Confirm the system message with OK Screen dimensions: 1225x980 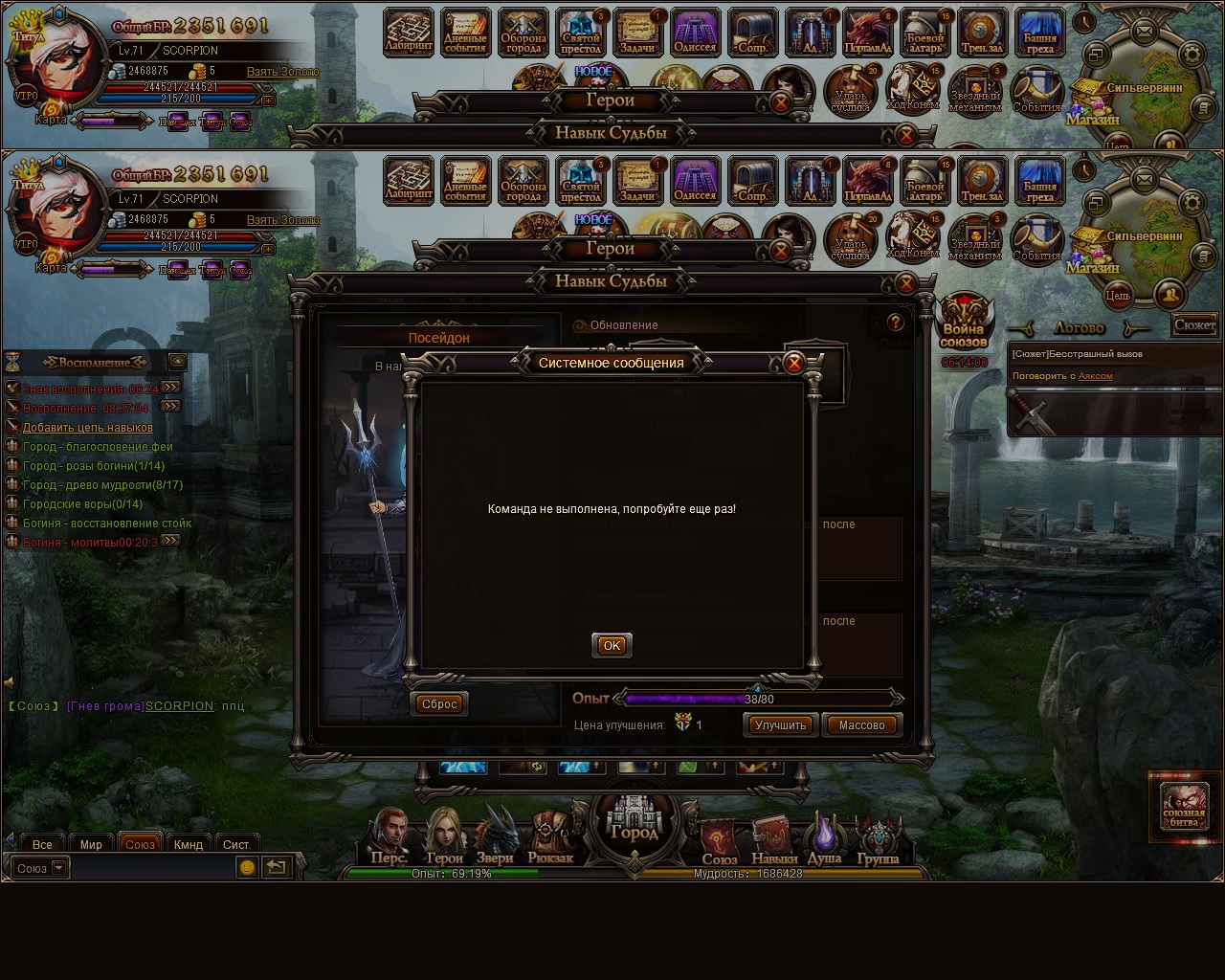click(612, 645)
